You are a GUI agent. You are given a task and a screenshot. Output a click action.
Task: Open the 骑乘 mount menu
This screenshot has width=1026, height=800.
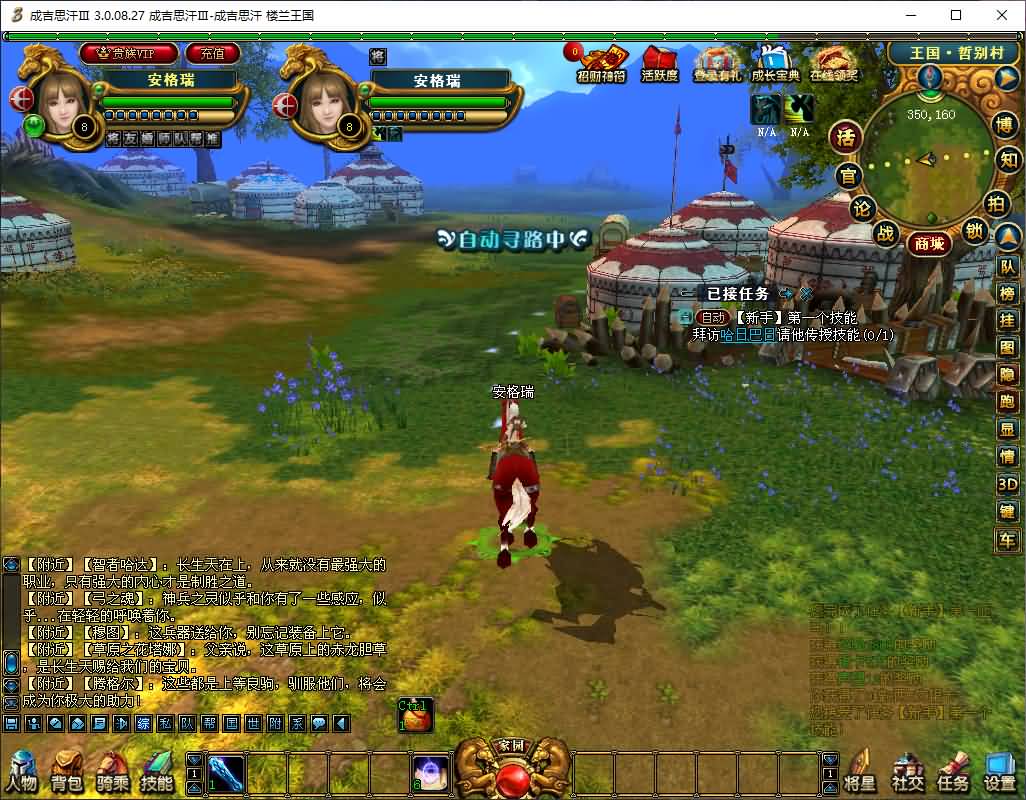pyautogui.click(x=112, y=771)
